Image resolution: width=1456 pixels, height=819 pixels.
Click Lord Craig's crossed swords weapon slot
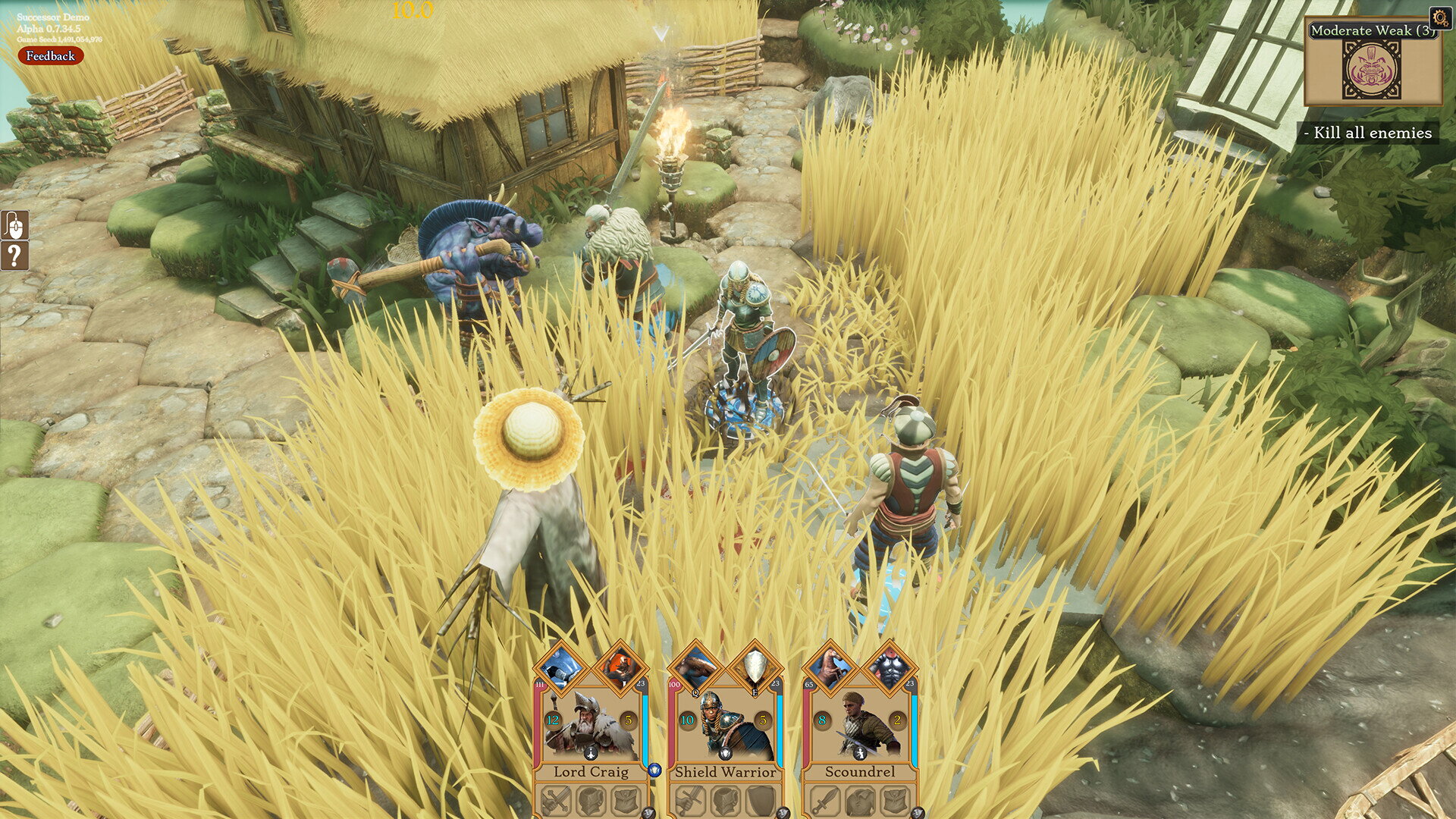554,802
